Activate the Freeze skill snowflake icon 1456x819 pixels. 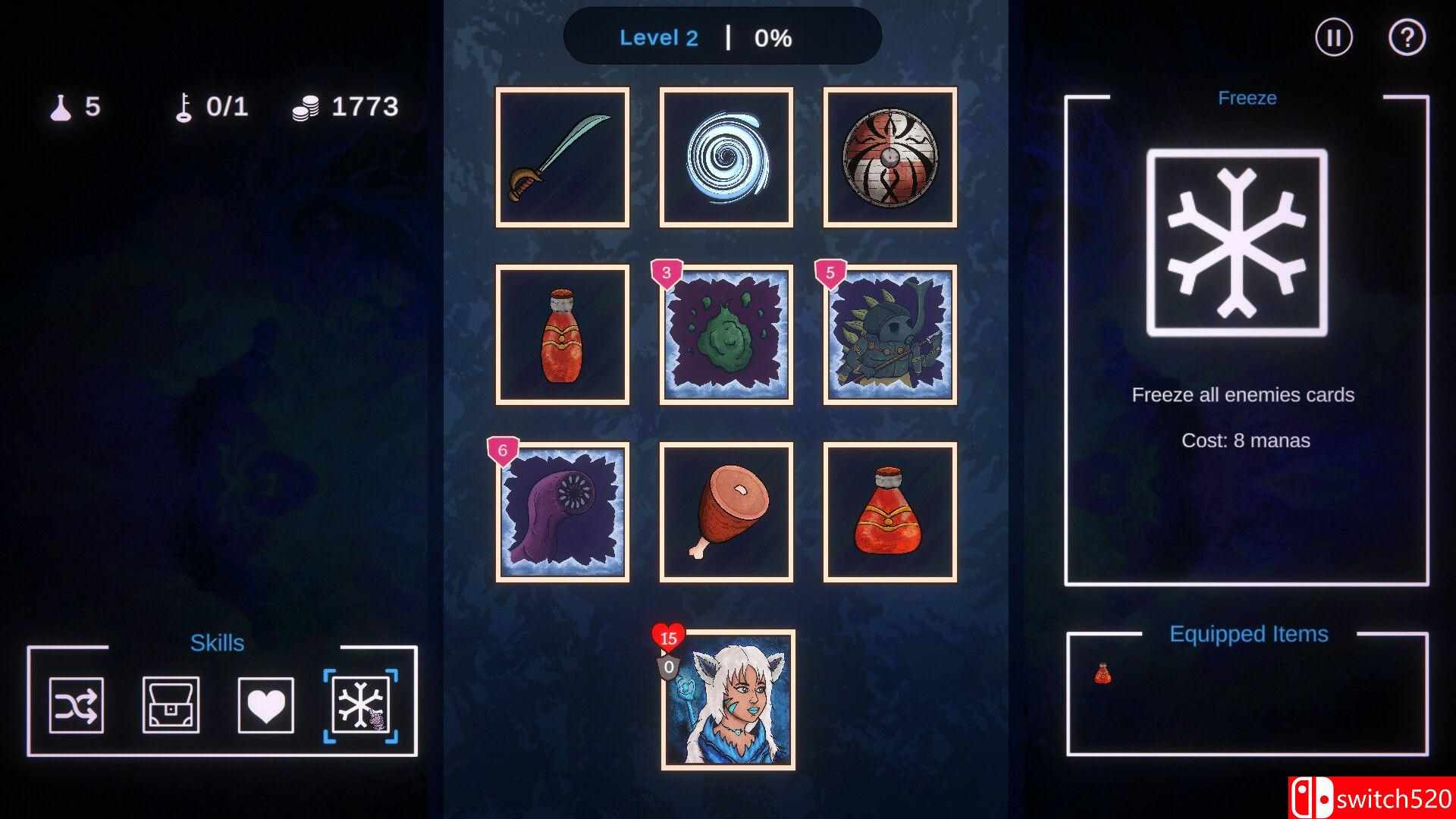click(x=360, y=705)
